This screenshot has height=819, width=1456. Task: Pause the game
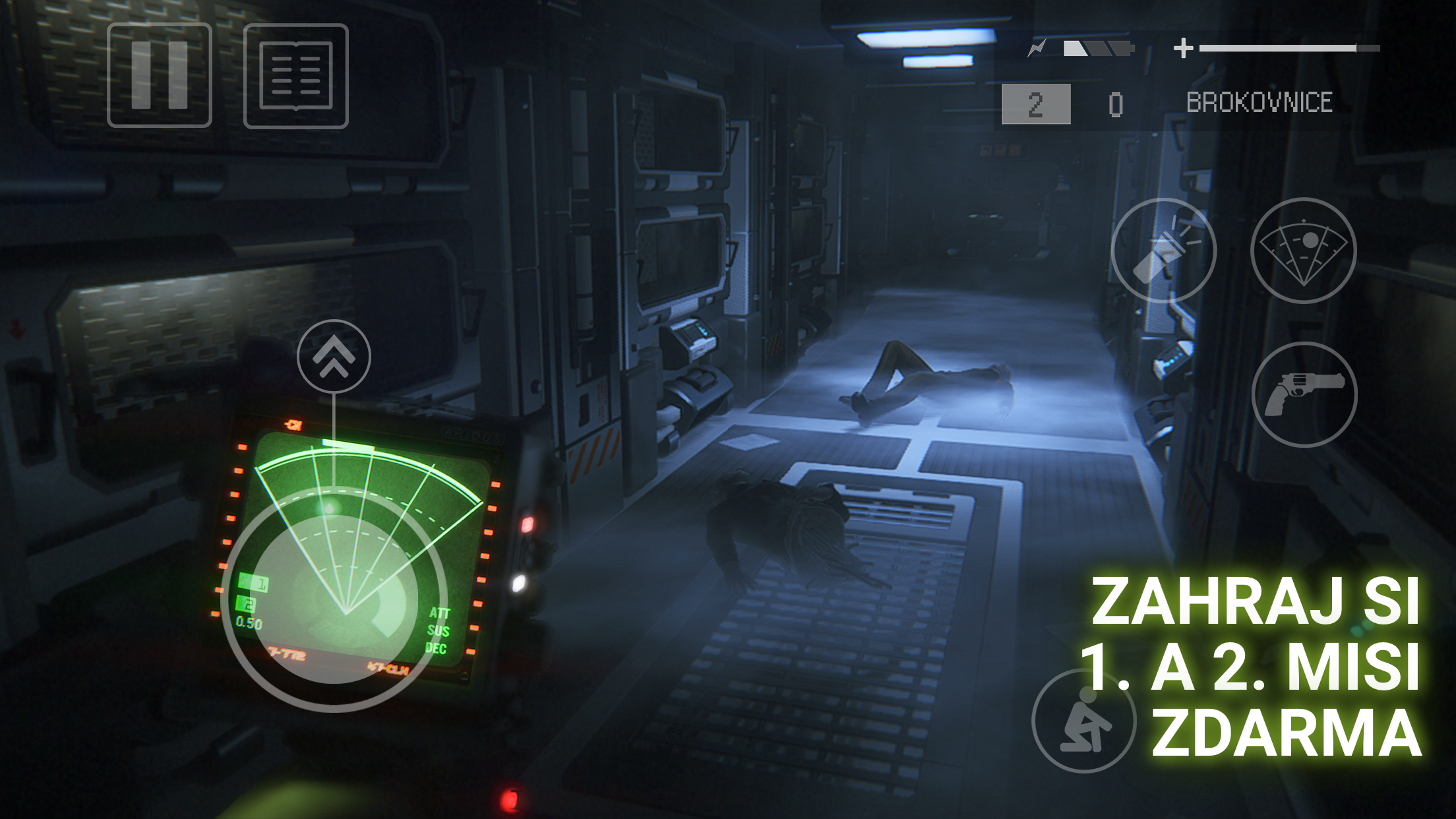click(160, 75)
